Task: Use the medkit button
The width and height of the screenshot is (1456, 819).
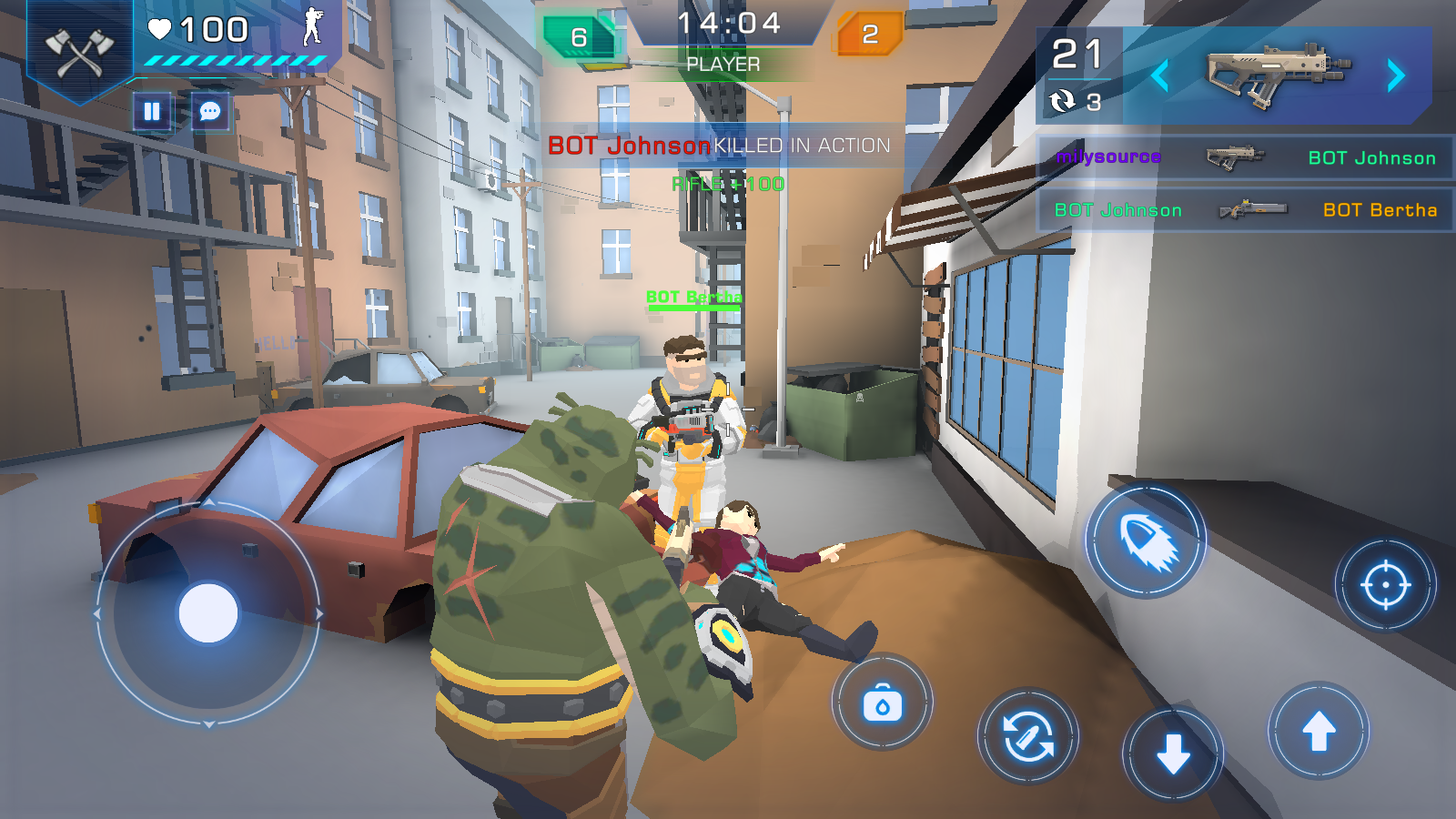Action: pos(882,703)
